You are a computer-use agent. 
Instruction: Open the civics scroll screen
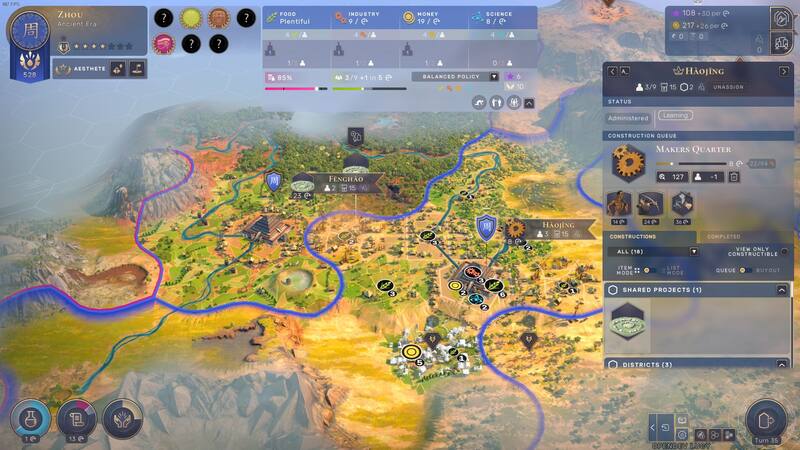coord(75,421)
